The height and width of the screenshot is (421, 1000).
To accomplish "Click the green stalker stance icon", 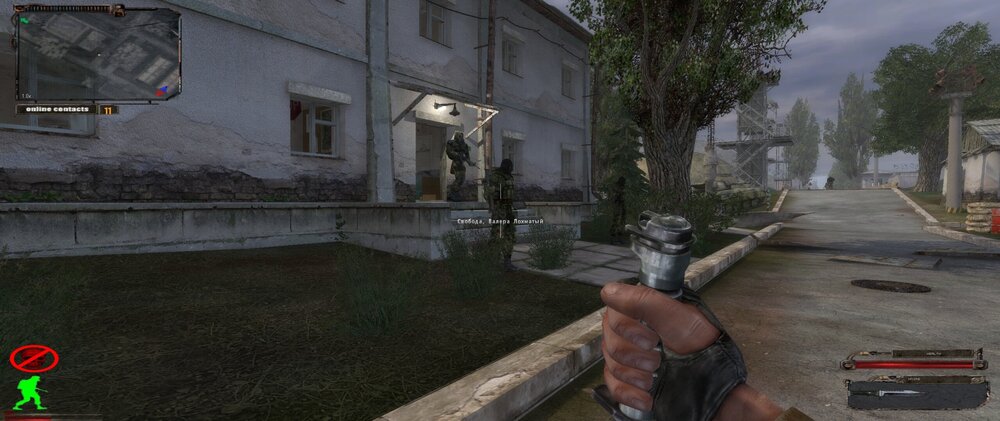I will coord(30,391).
